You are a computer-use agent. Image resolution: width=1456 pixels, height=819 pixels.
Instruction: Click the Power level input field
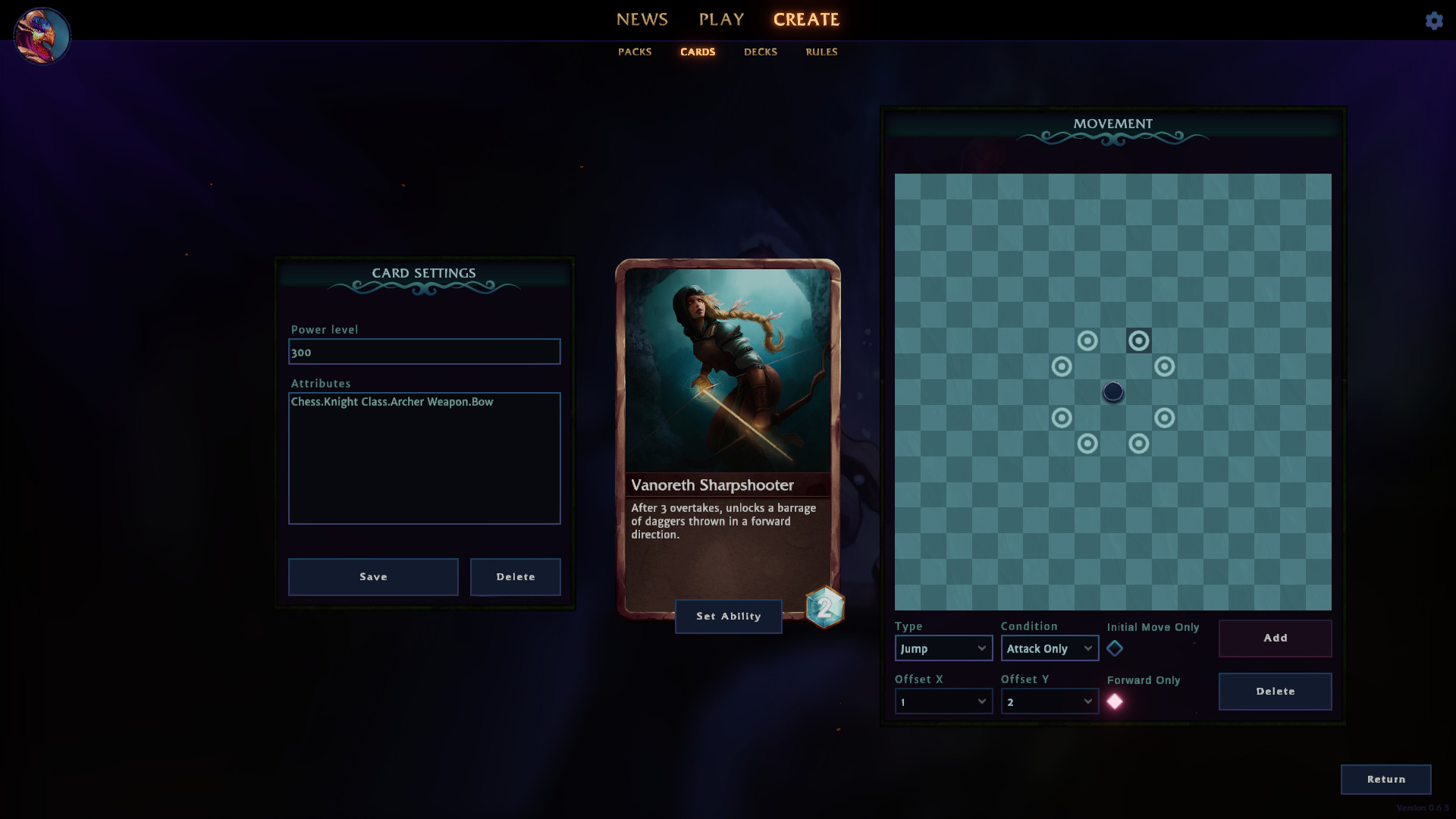pyautogui.click(x=424, y=352)
